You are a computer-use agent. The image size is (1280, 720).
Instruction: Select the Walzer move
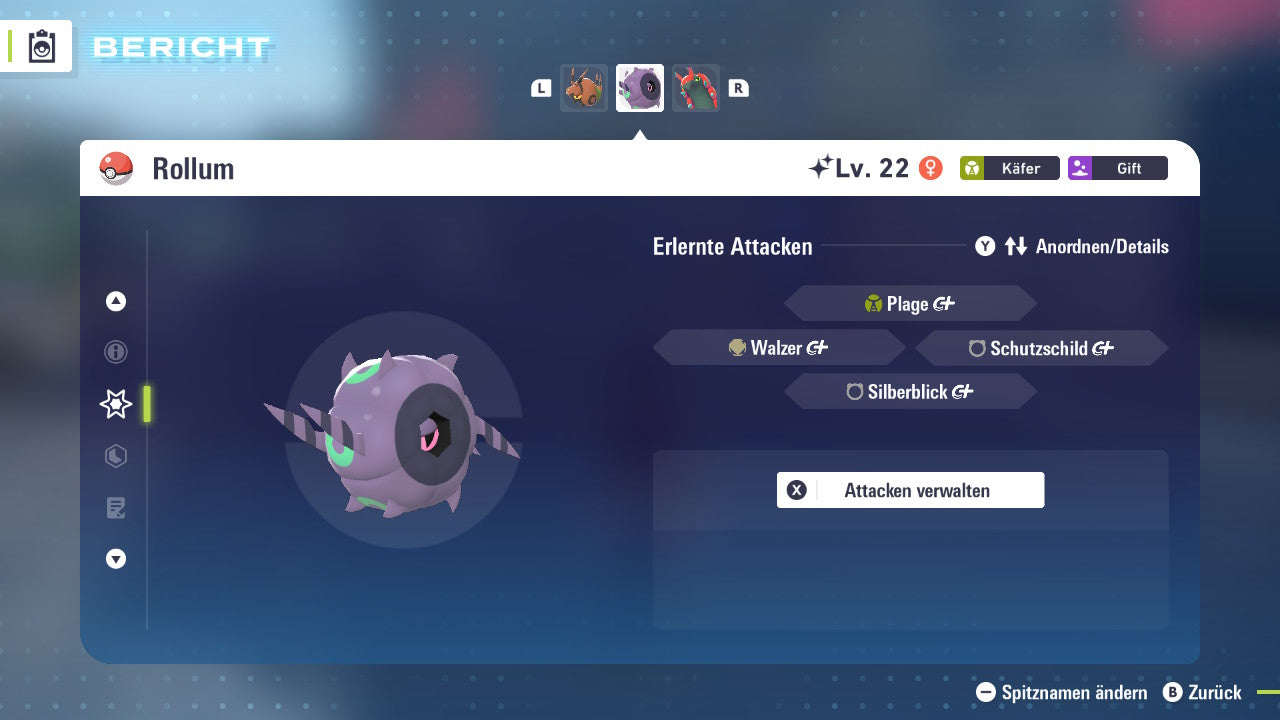778,347
